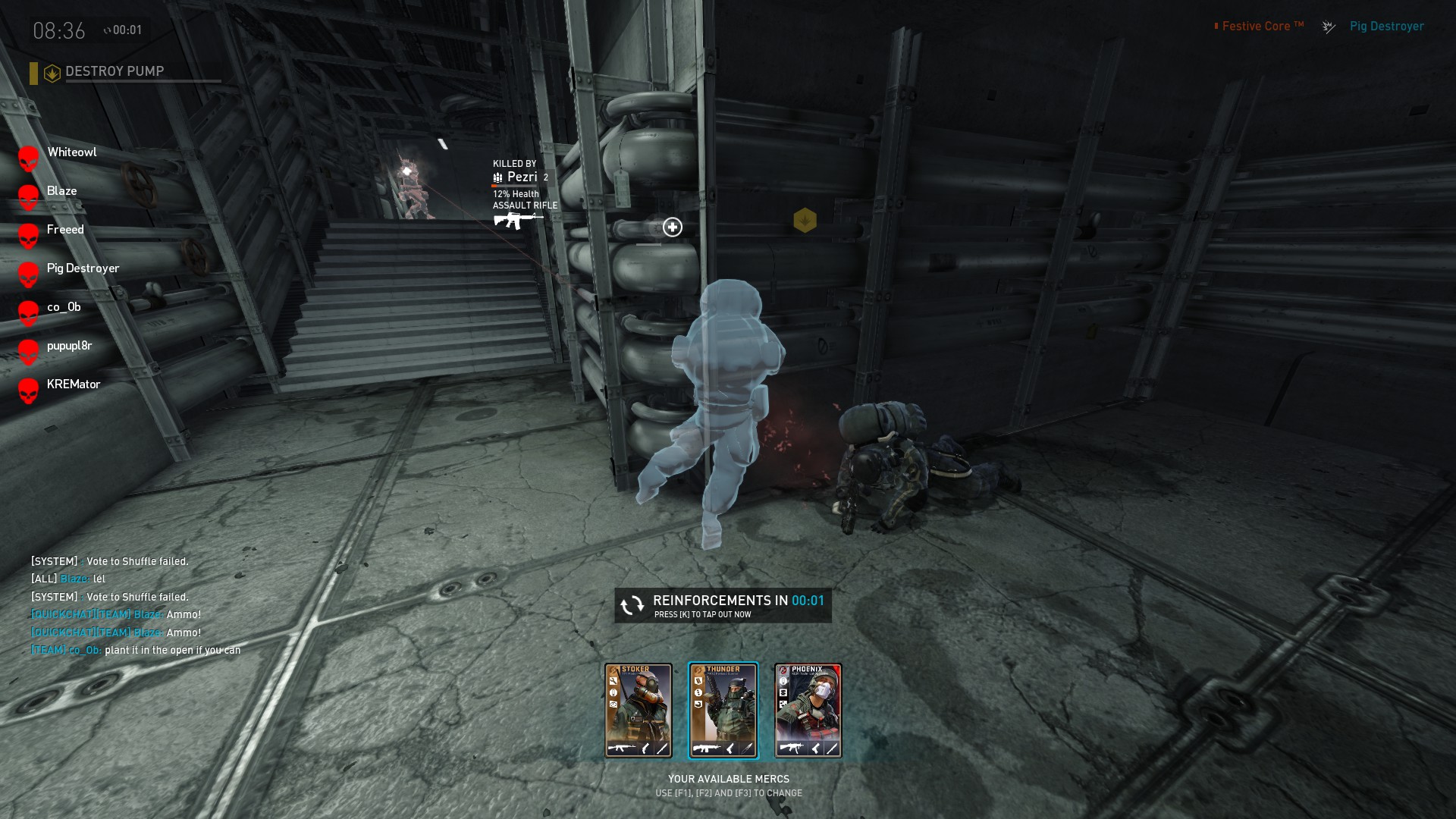Image resolution: width=1456 pixels, height=819 pixels.
Task: Click the Festive Core kill feed entry
Action: (1263, 27)
